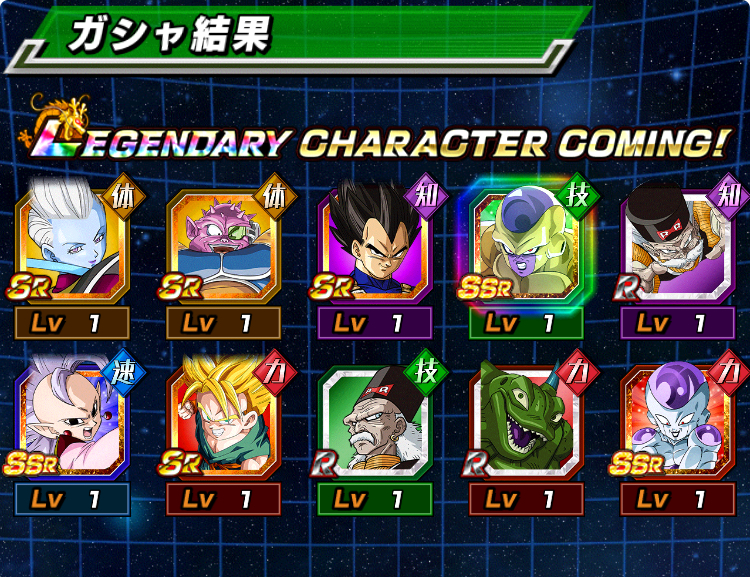Open the green Saibaman-like monster R card

[525, 422]
